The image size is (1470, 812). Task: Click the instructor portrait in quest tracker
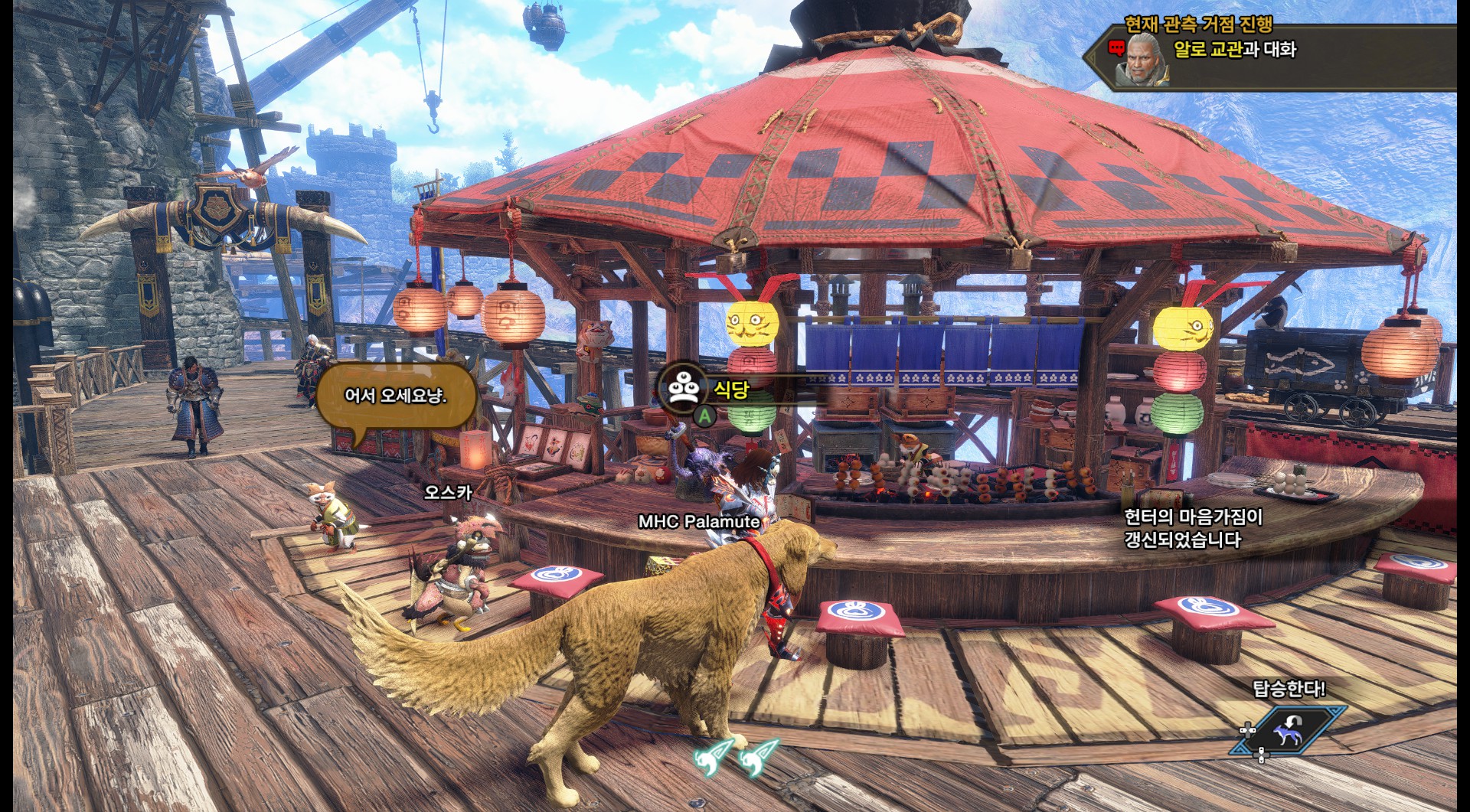1142,58
